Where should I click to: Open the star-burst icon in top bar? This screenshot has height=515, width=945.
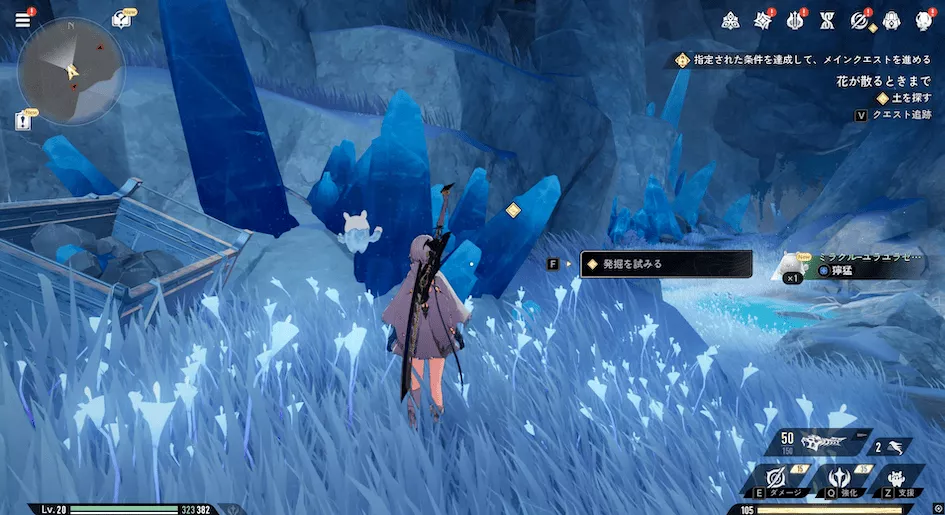coord(764,20)
